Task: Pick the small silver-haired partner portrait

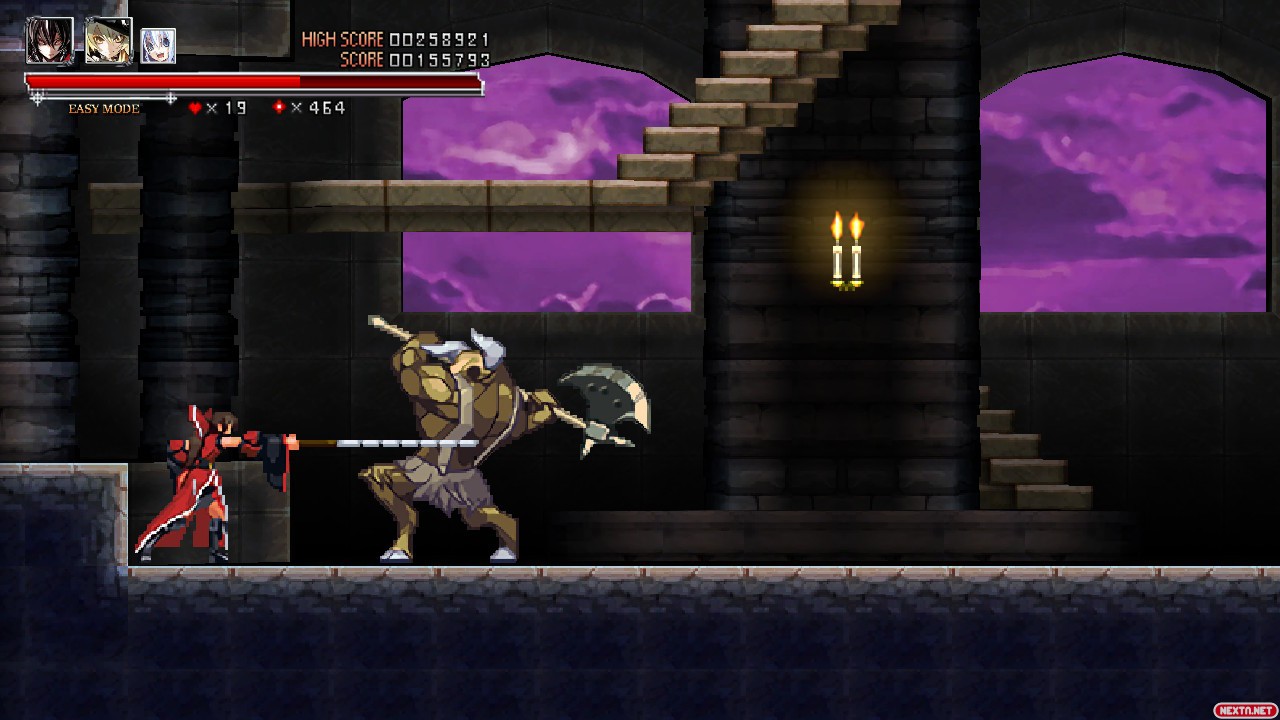Action: (x=158, y=46)
